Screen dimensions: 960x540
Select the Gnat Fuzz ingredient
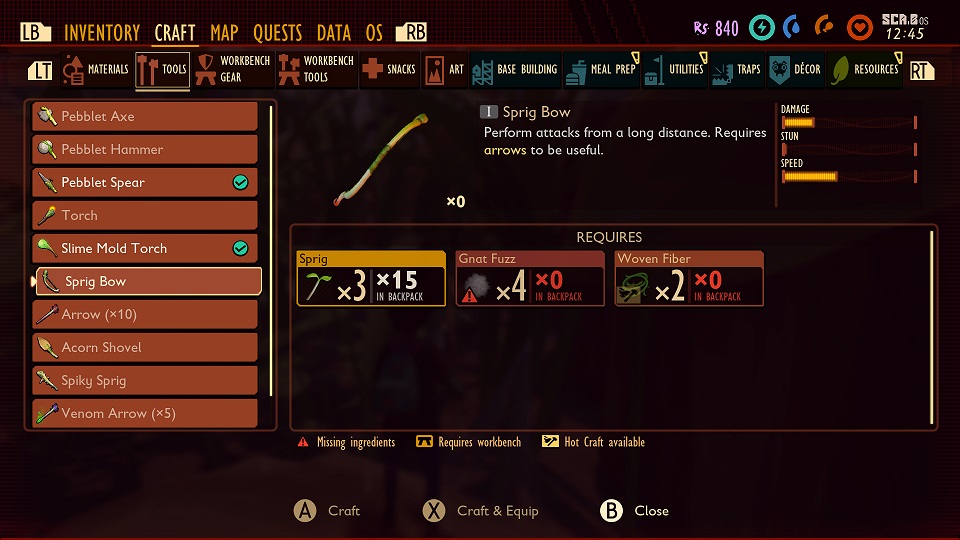click(530, 278)
